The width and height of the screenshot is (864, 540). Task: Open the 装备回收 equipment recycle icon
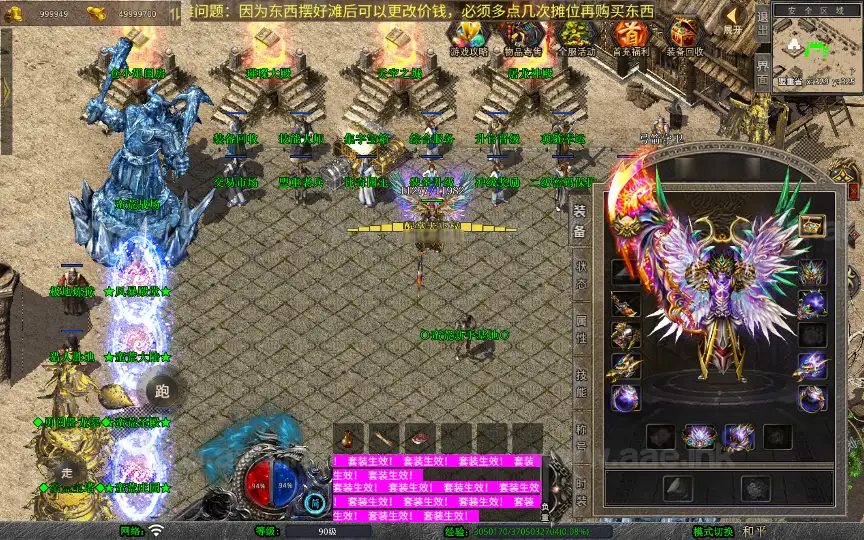685,37
